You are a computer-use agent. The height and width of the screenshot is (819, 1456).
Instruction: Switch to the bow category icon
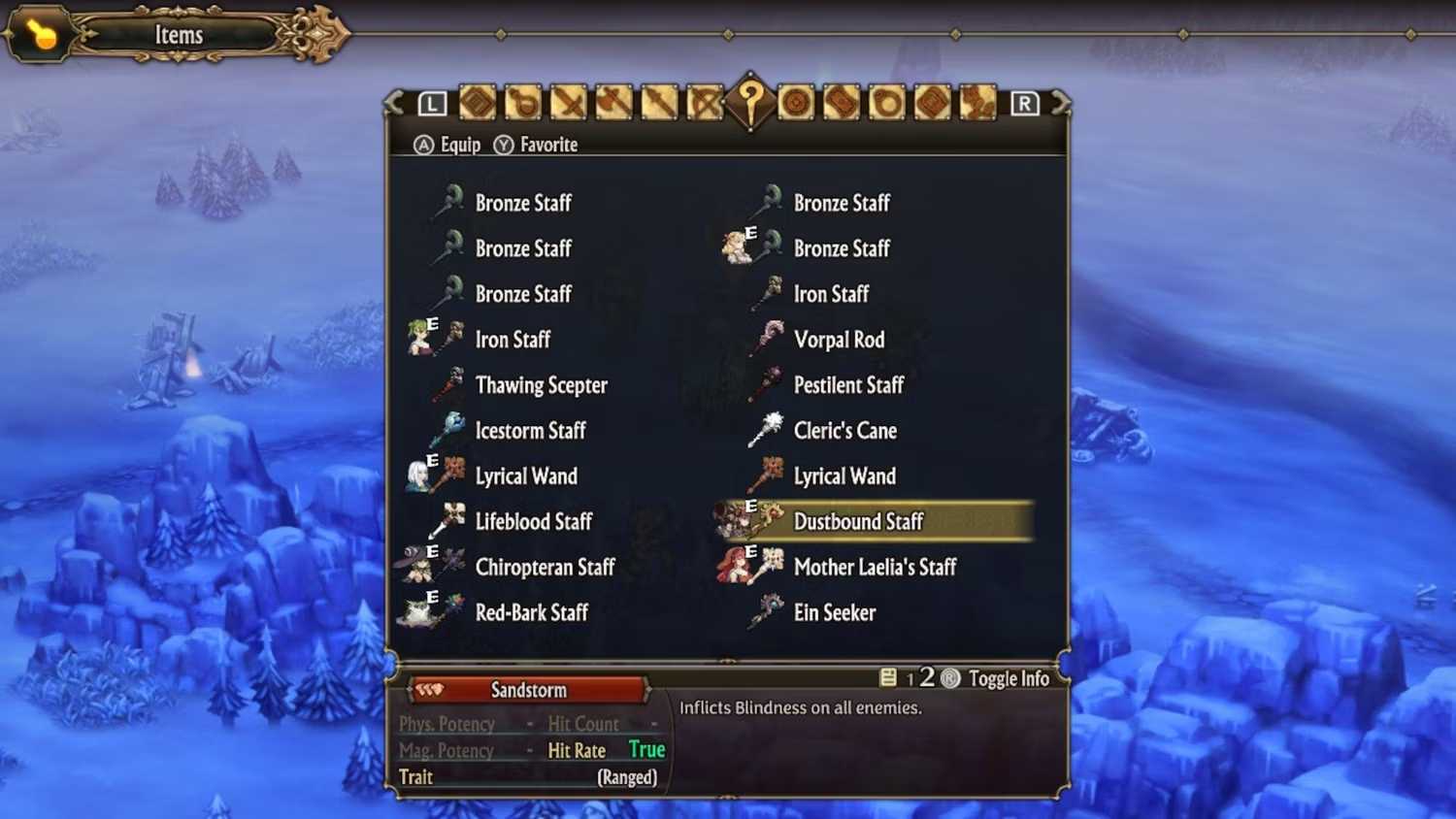point(706,103)
